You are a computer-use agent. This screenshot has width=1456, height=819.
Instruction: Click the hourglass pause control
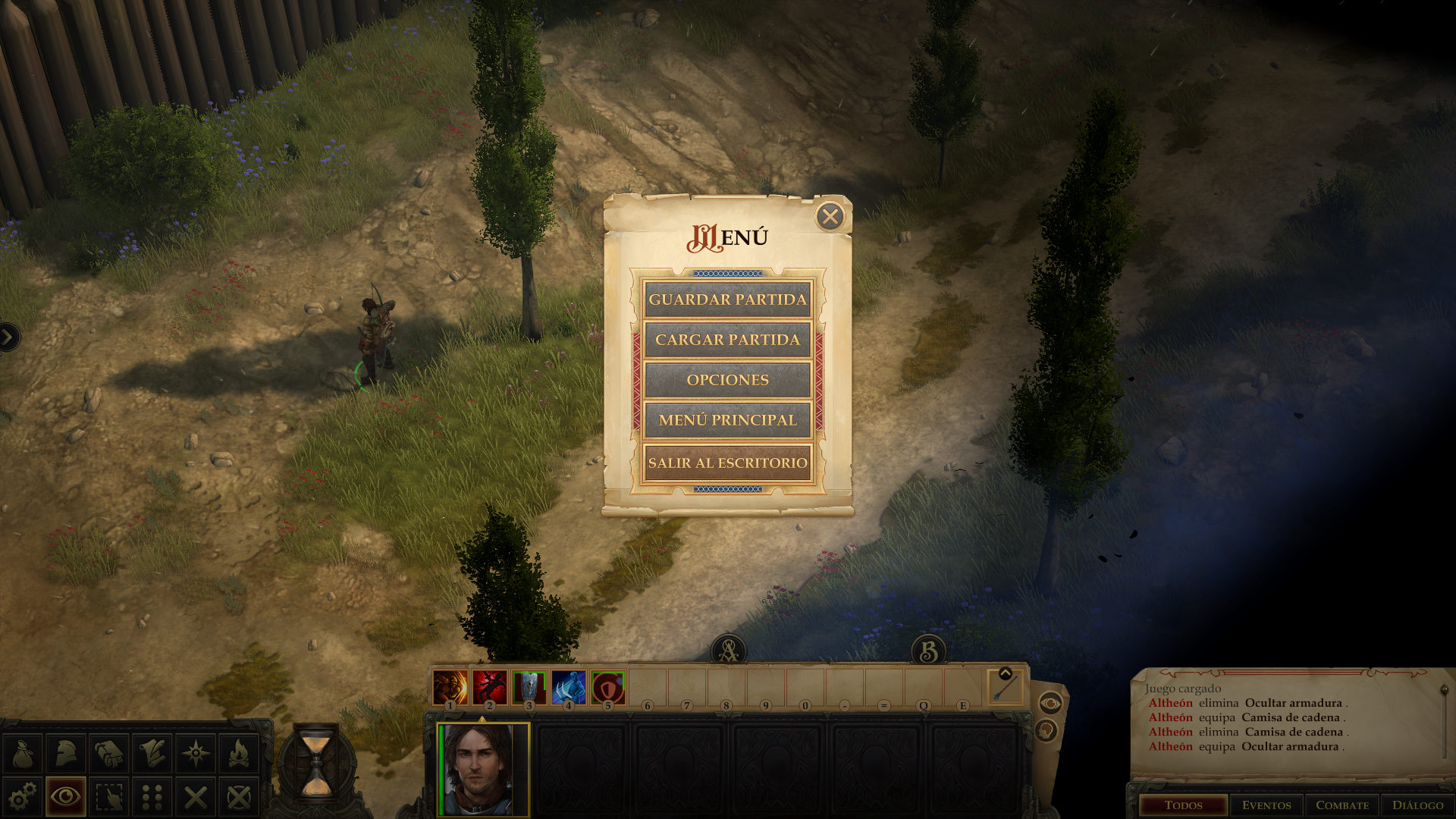(x=316, y=762)
